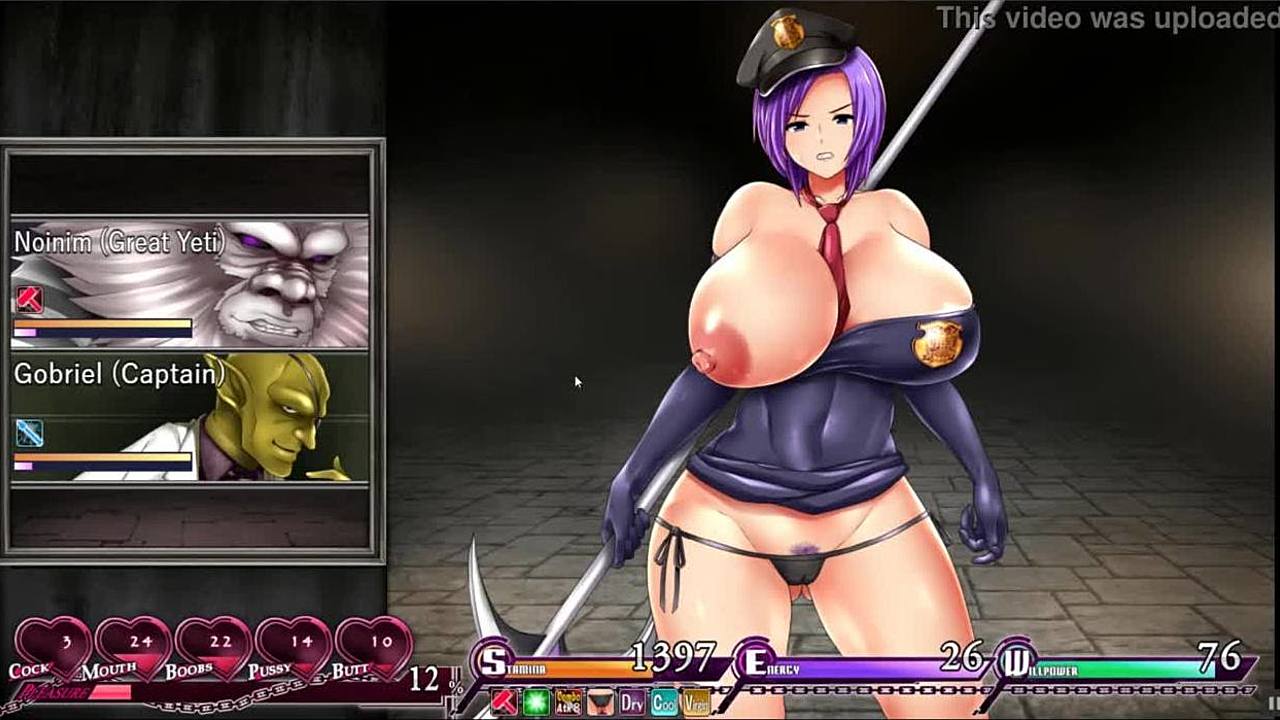Screen dimensions: 1280x720
Task: Click the gold Virgin status icon
Action: tap(696, 701)
